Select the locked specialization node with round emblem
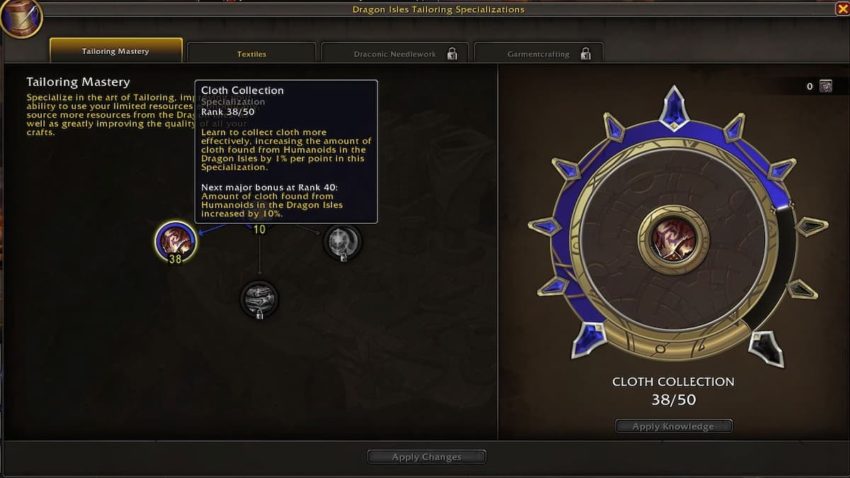The image size is (850, 478). coord(342,240)
